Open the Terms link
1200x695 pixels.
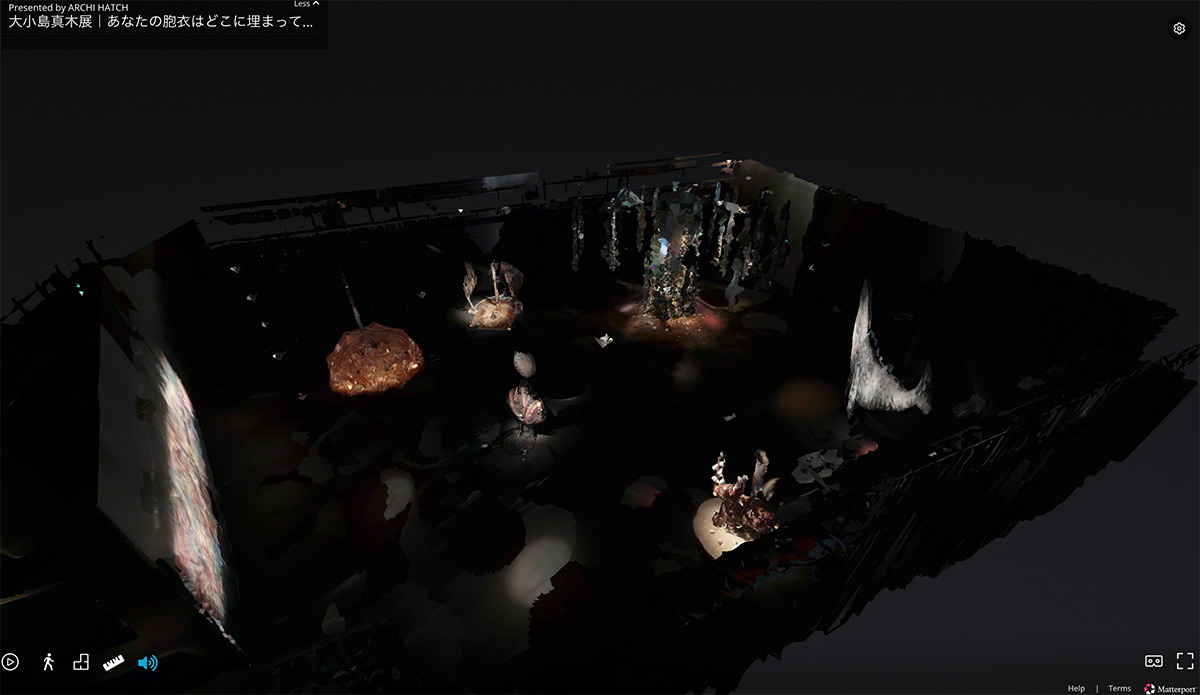point(1119,688)
